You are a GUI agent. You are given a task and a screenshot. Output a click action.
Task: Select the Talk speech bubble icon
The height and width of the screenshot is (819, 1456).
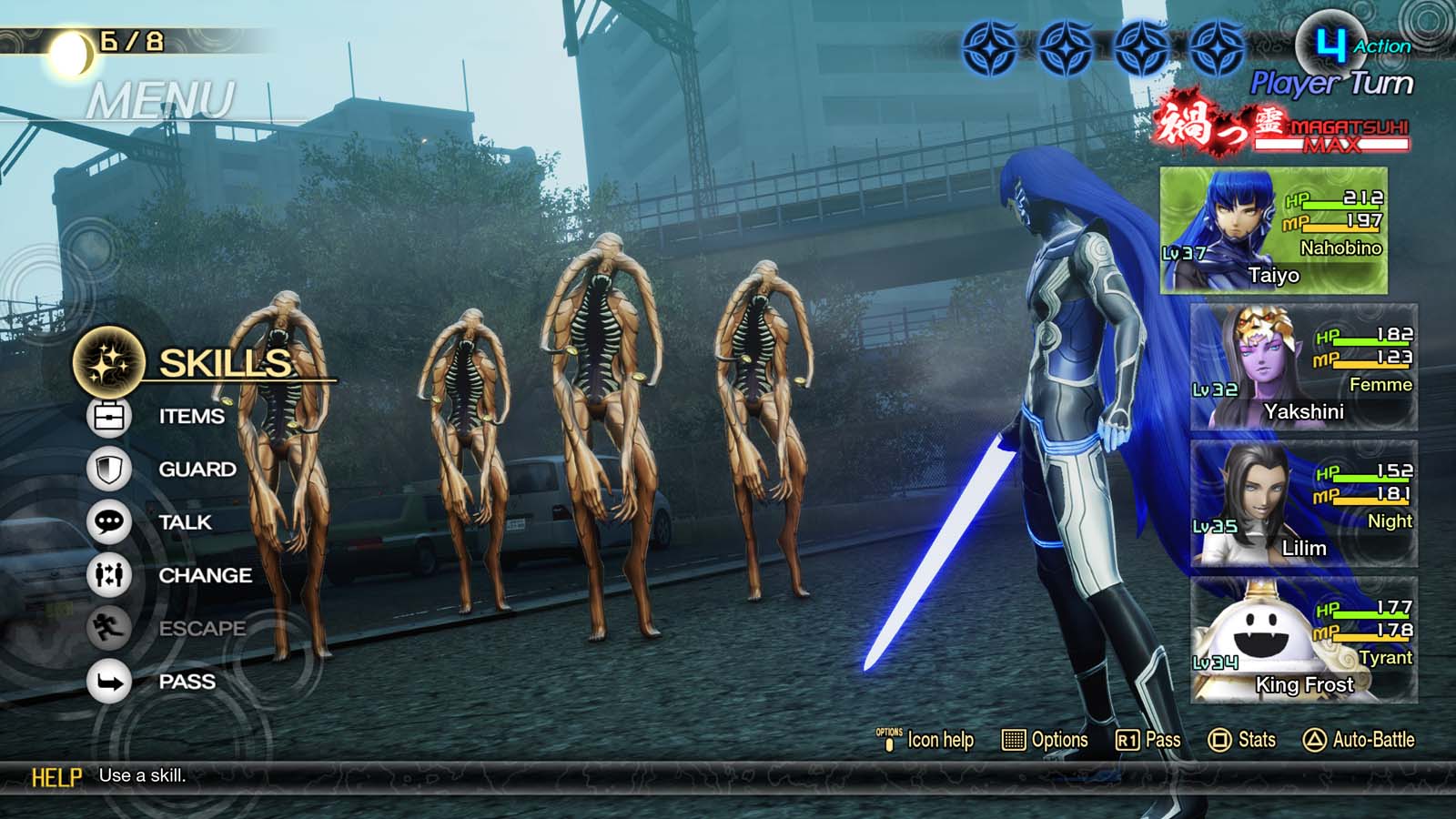(x=106, y=522)
